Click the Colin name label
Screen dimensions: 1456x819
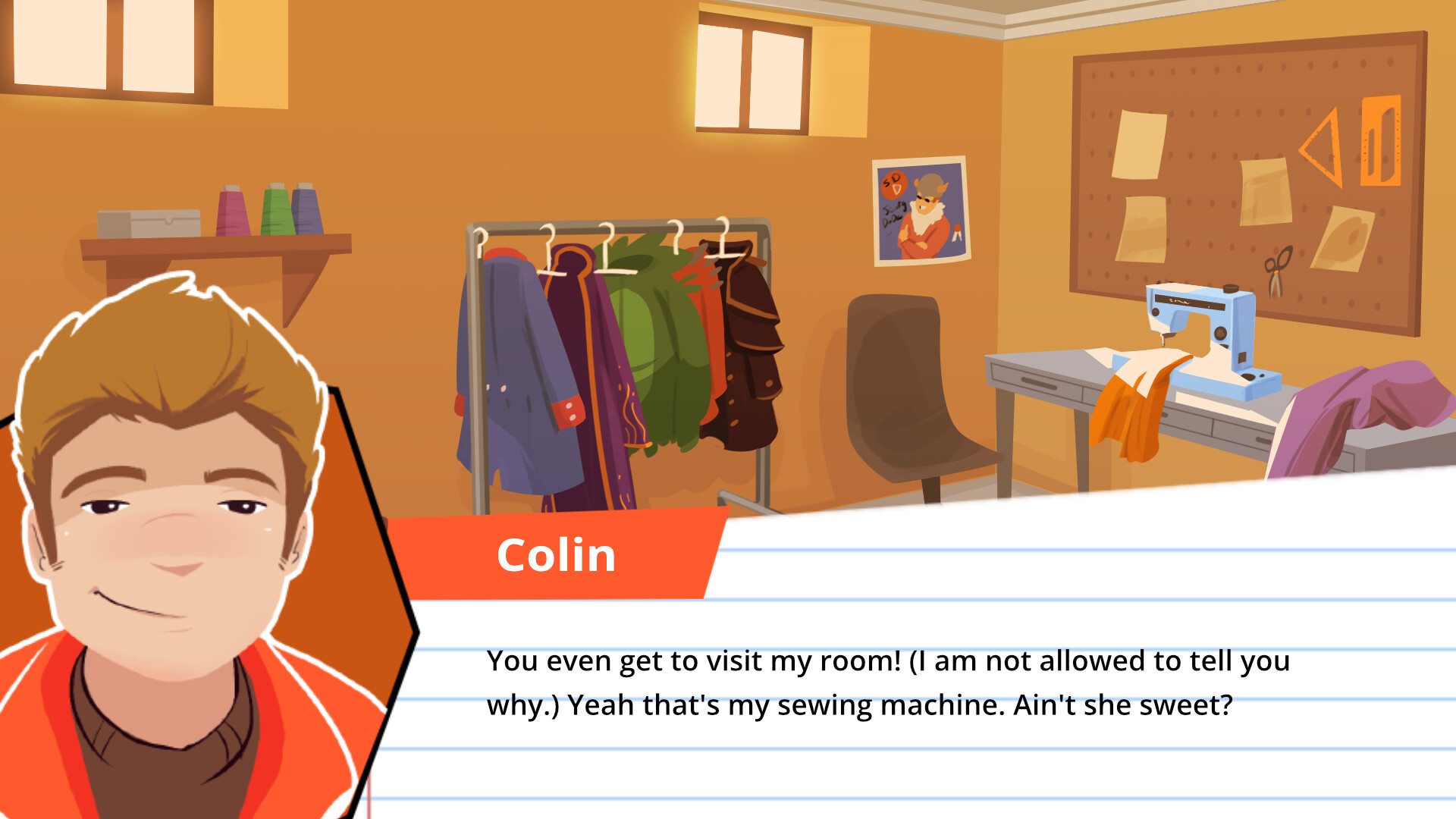[x=557, y=554]
